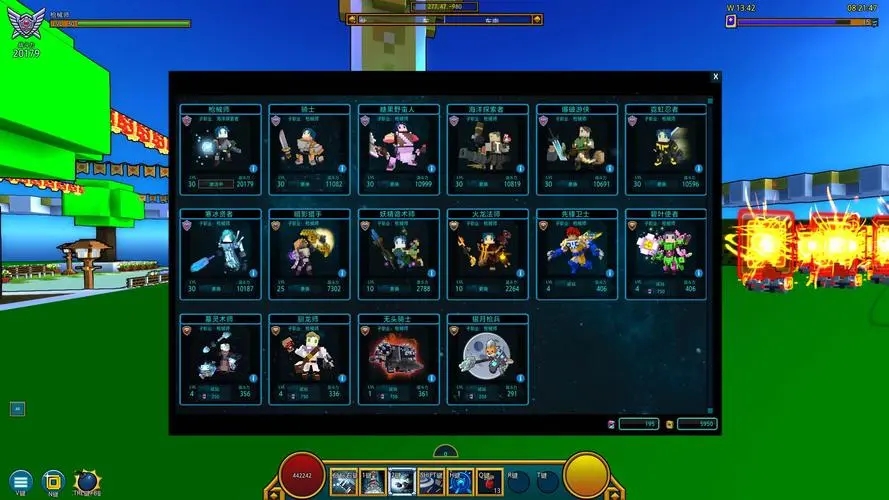The height and width of the screenshot is (500, 889).
Task: Open info icon on the 爆破游侠 card
Action: tap(609, 169)
